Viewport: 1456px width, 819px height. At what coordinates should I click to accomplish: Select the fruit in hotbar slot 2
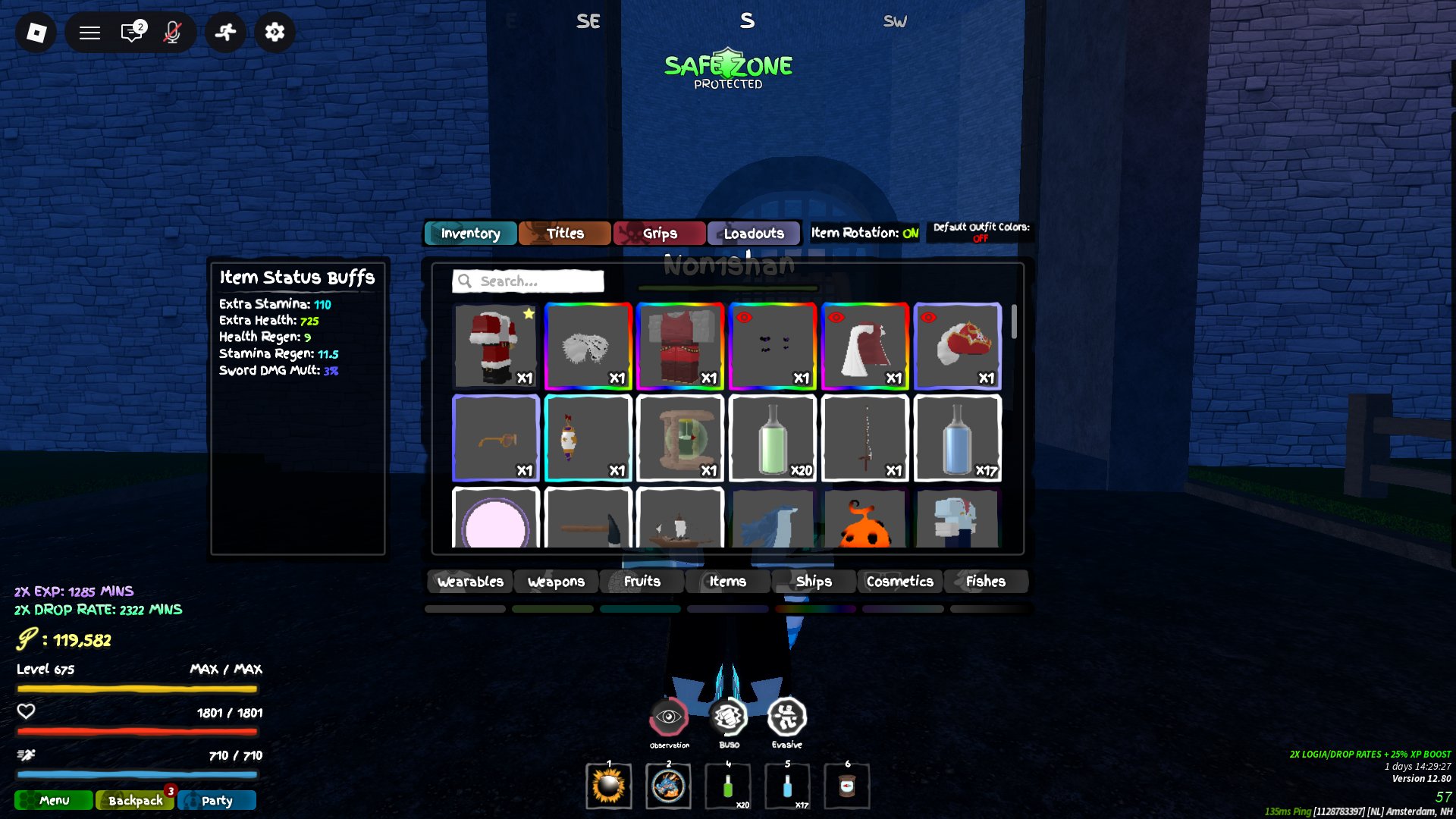[x=667, y=786]
